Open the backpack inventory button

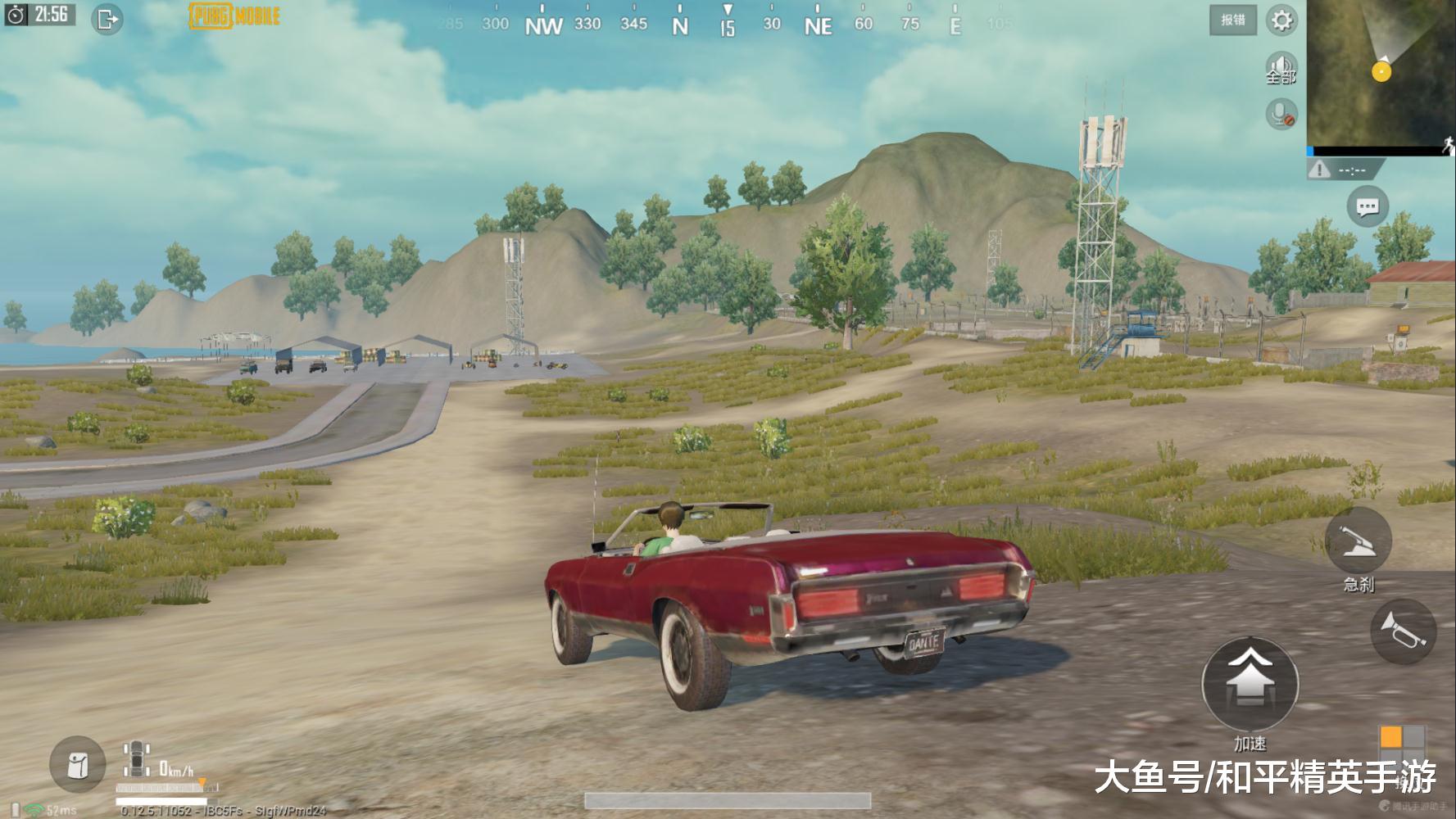point(78,765)
